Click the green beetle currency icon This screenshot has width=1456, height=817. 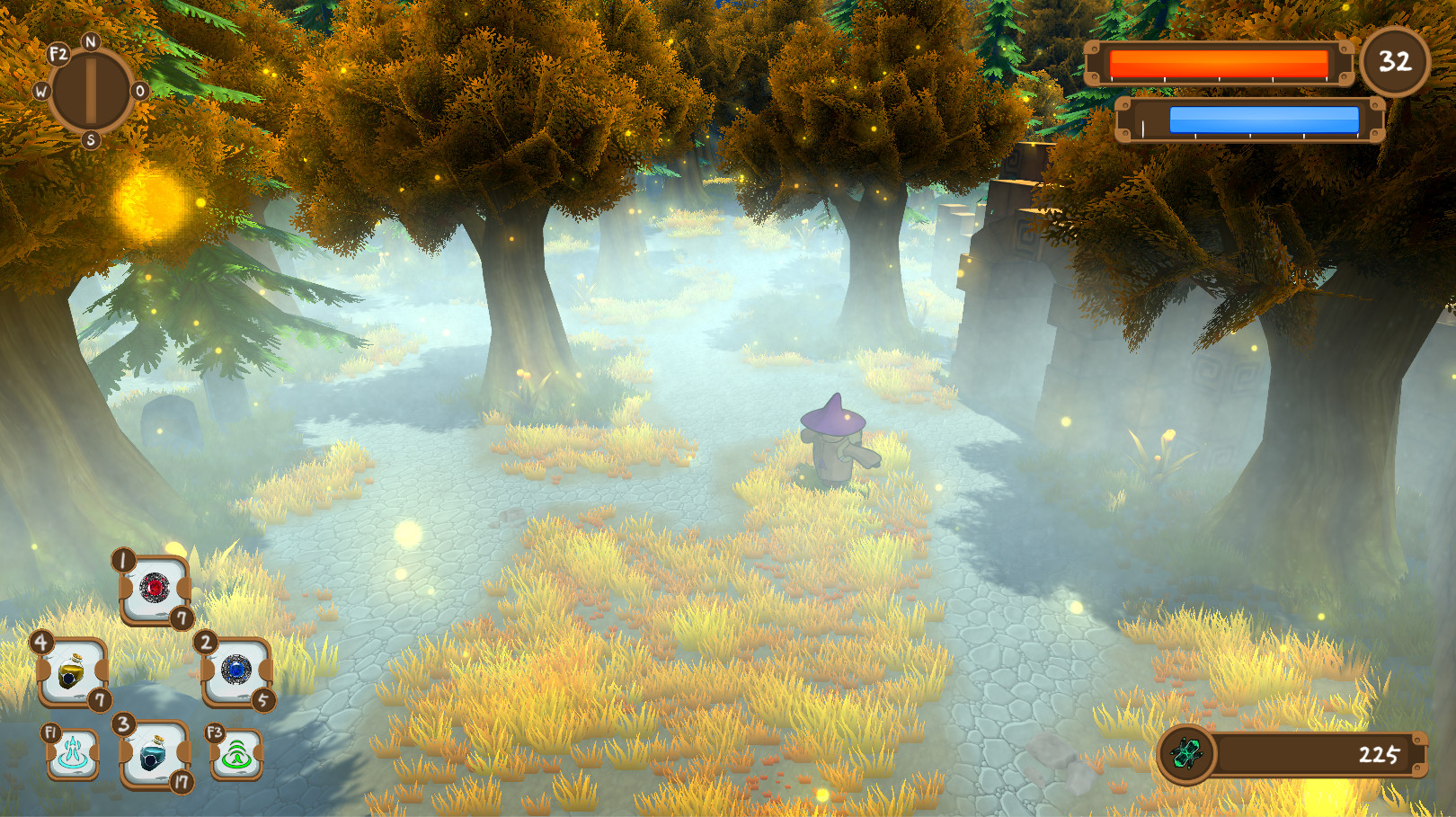click(x=1186, y=754)
